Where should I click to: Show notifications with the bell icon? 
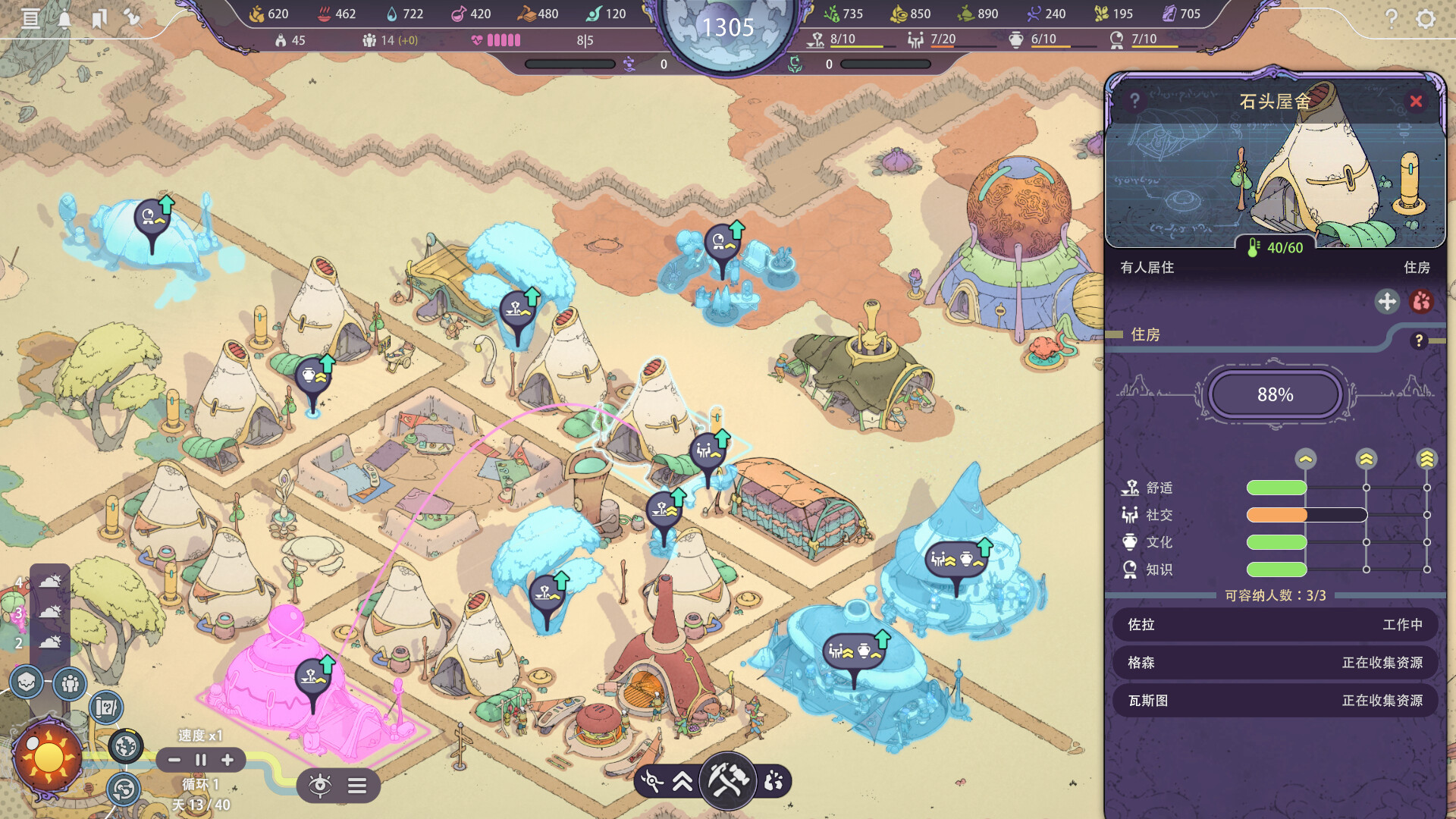(64, 18)
